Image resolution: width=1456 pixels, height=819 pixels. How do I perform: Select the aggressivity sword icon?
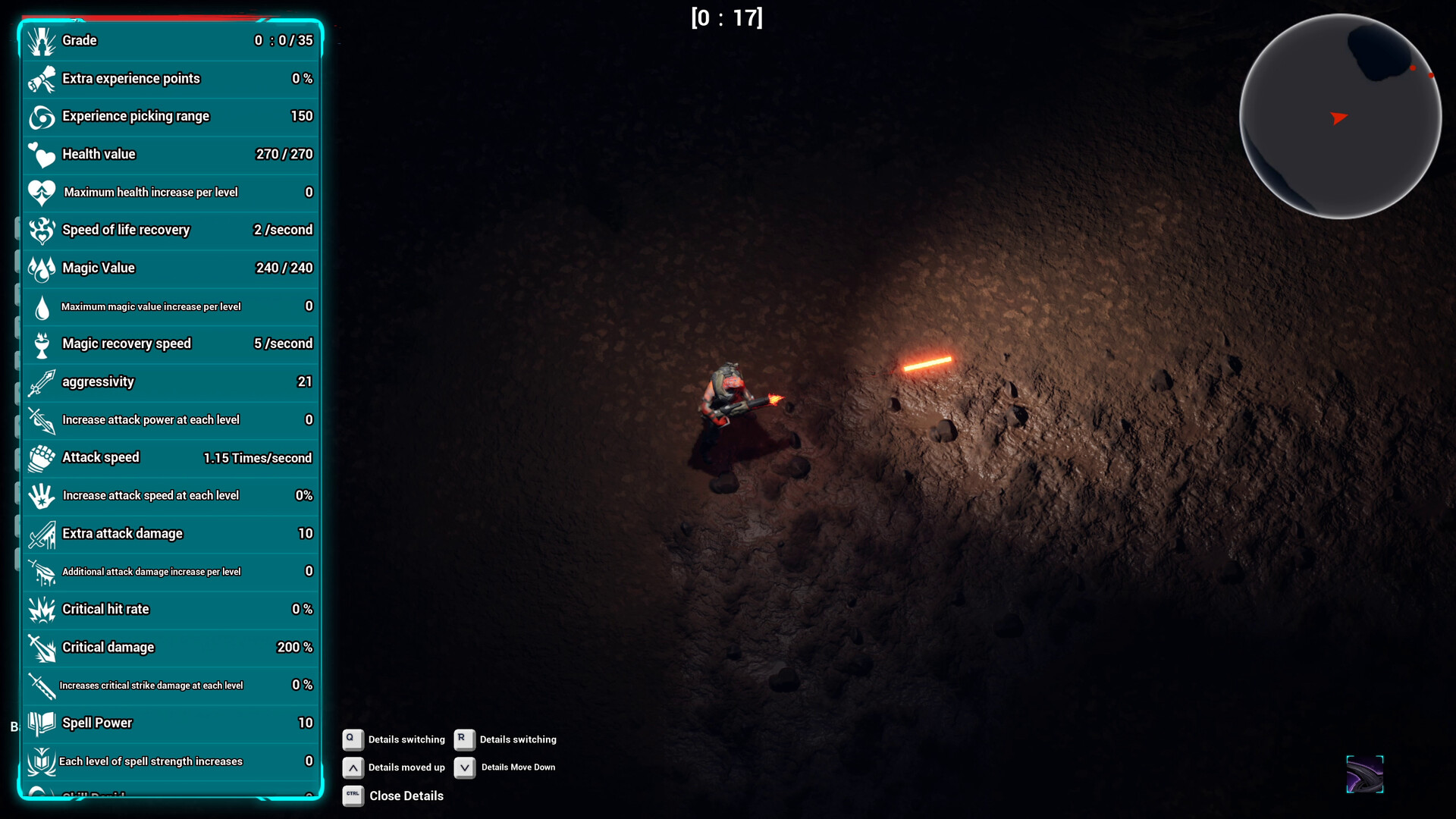42,382
